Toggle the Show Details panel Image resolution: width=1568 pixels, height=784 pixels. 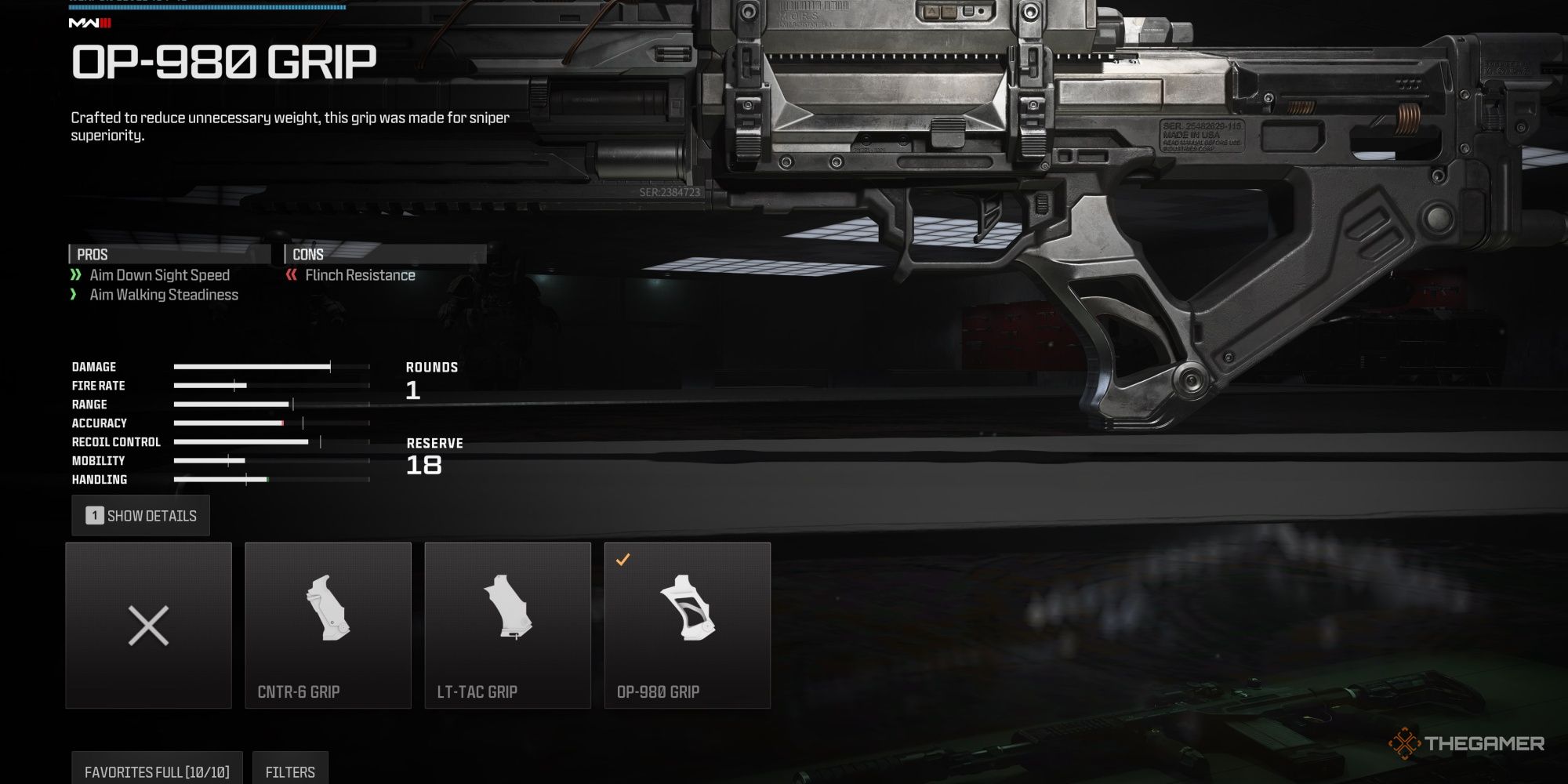[141, 515]
